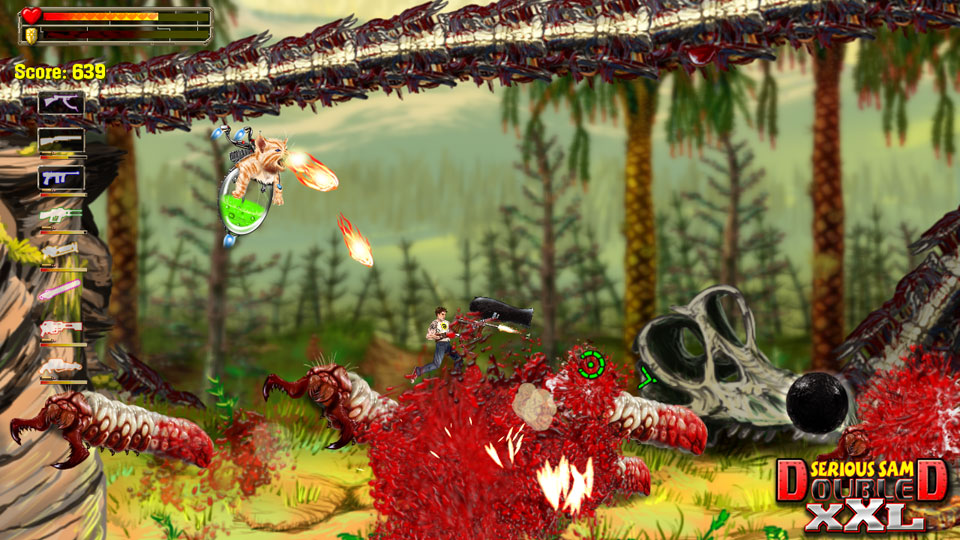Viewport: 960px width, 540px height.
Task: Switch to the blue-outlined gun icon
Action: tap(60, 178)
